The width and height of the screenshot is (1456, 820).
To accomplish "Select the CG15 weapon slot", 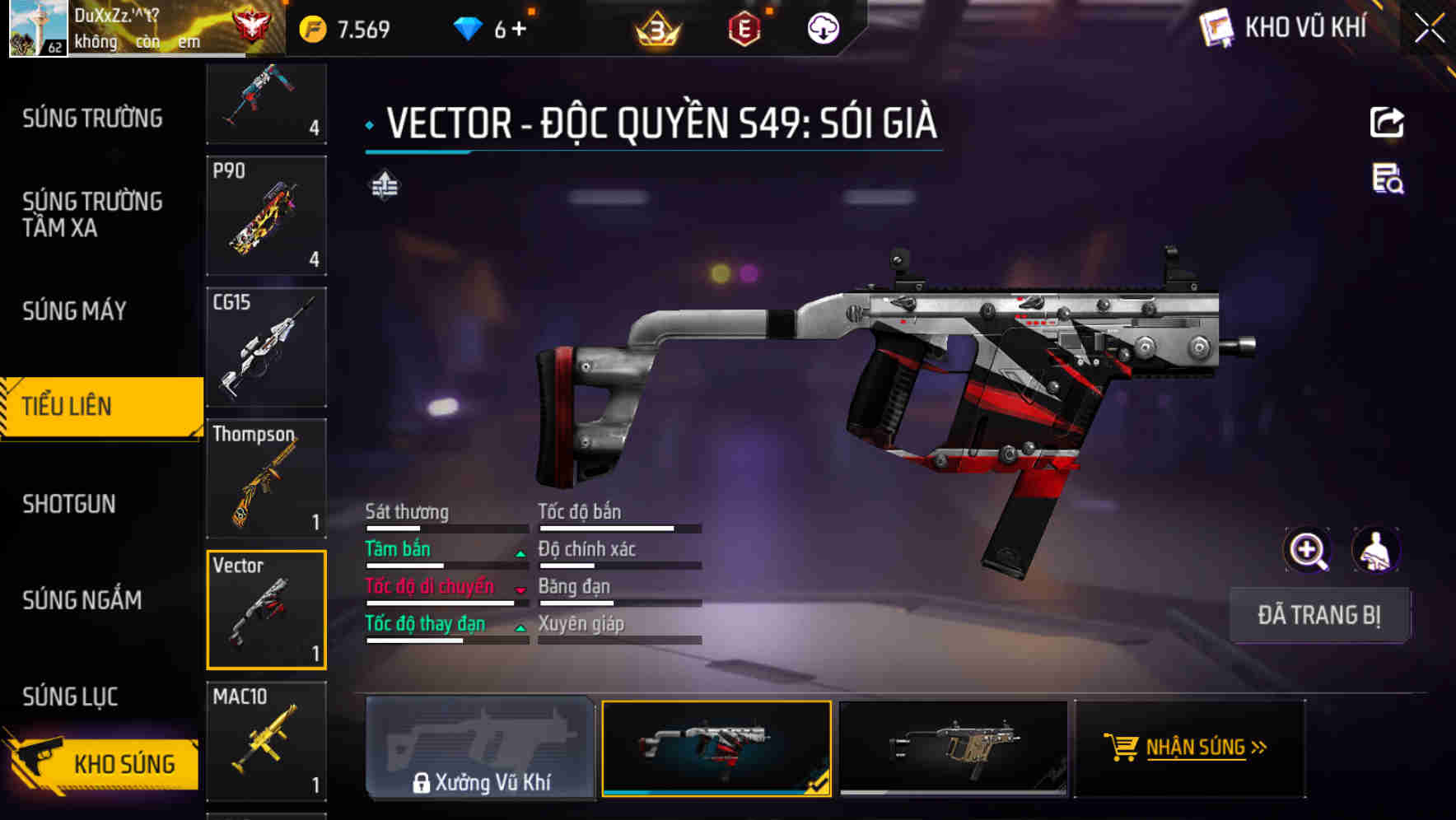I will [266, 347].
